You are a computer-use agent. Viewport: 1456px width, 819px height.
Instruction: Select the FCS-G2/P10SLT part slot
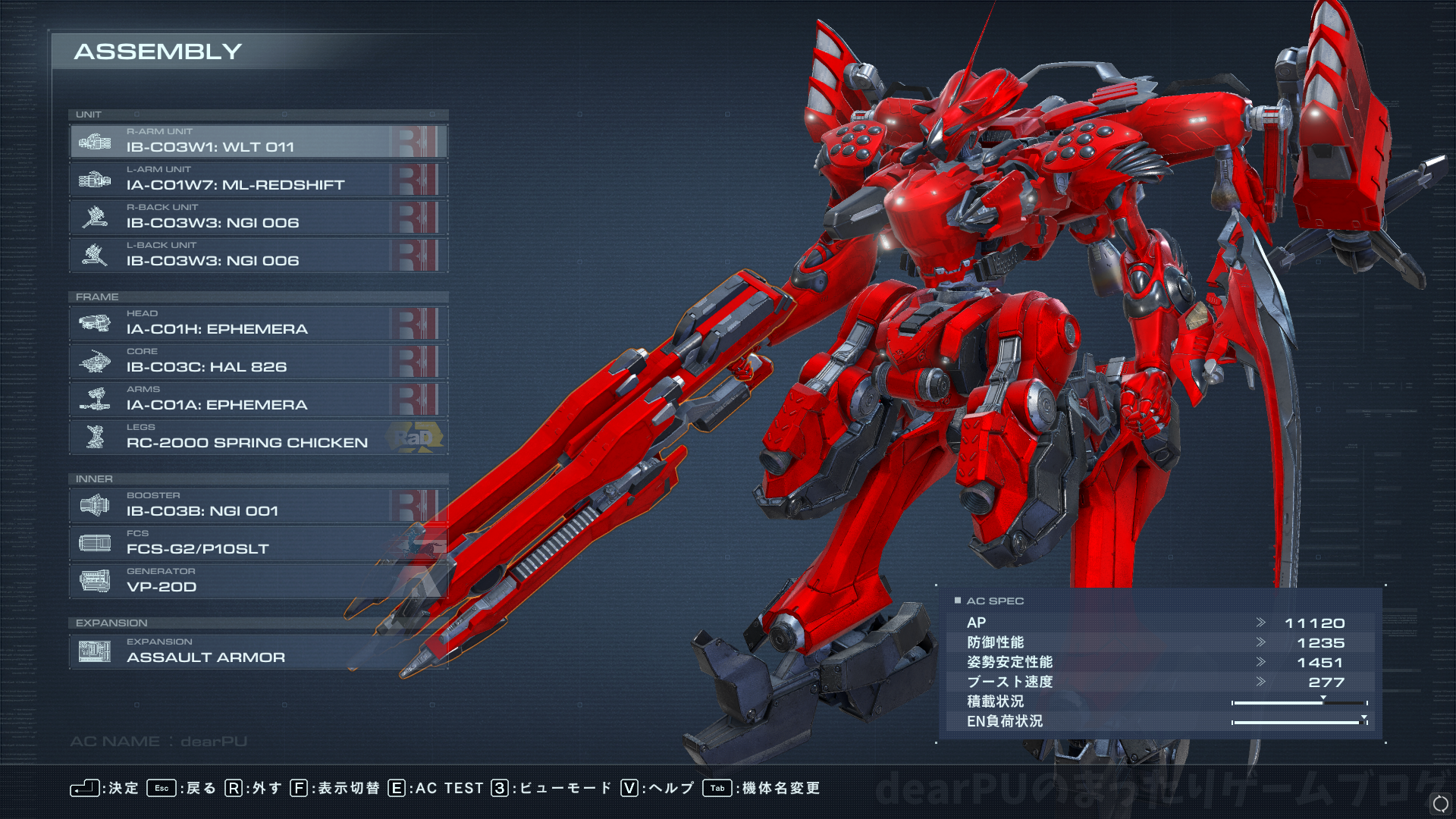tap(258, 544)
